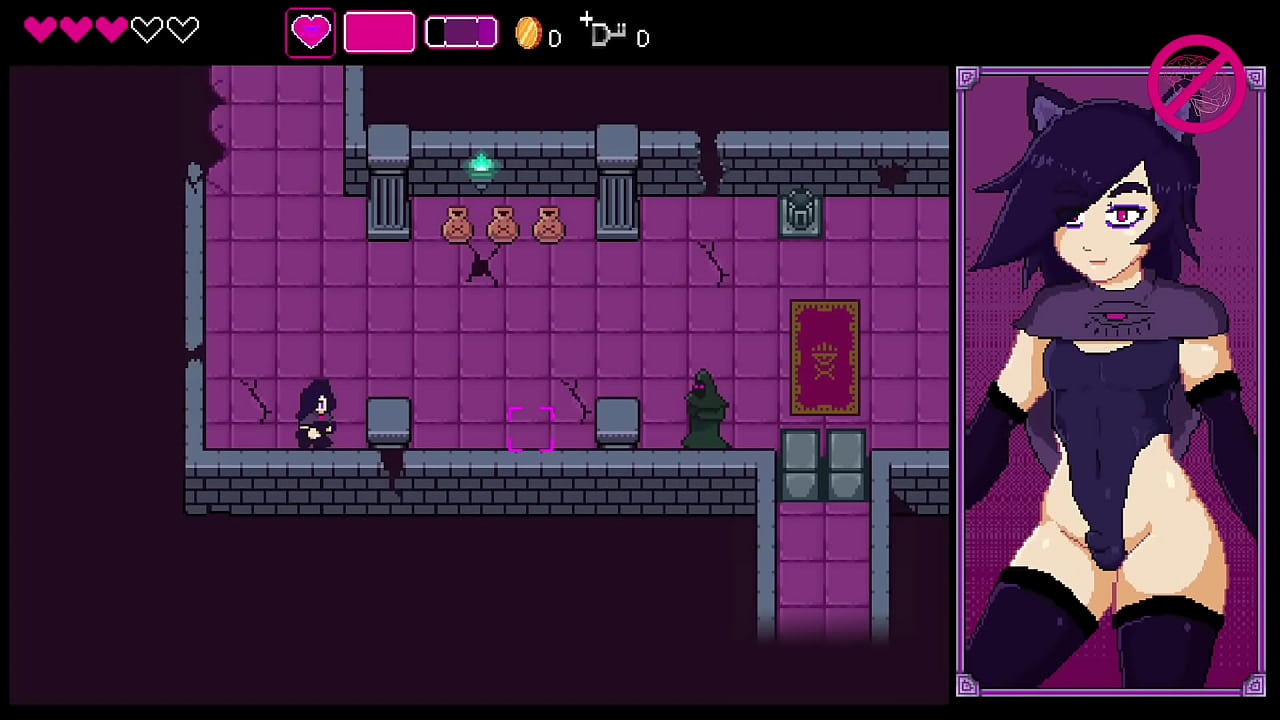Click the plus symbol above the key icon
The image size is (1280, 720).
(x=585, y=18)
